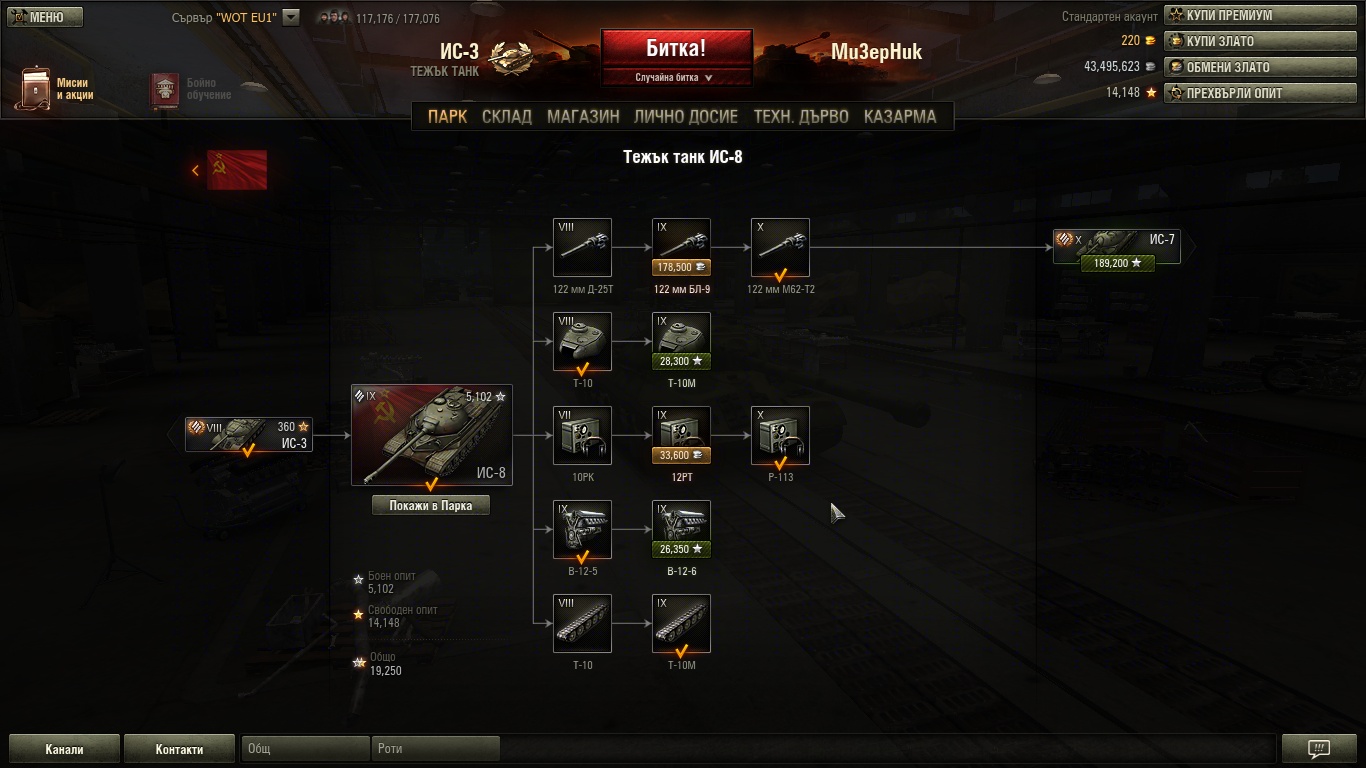
Task: Open the Контакти contacts list
Action: [x=179, y=749]
